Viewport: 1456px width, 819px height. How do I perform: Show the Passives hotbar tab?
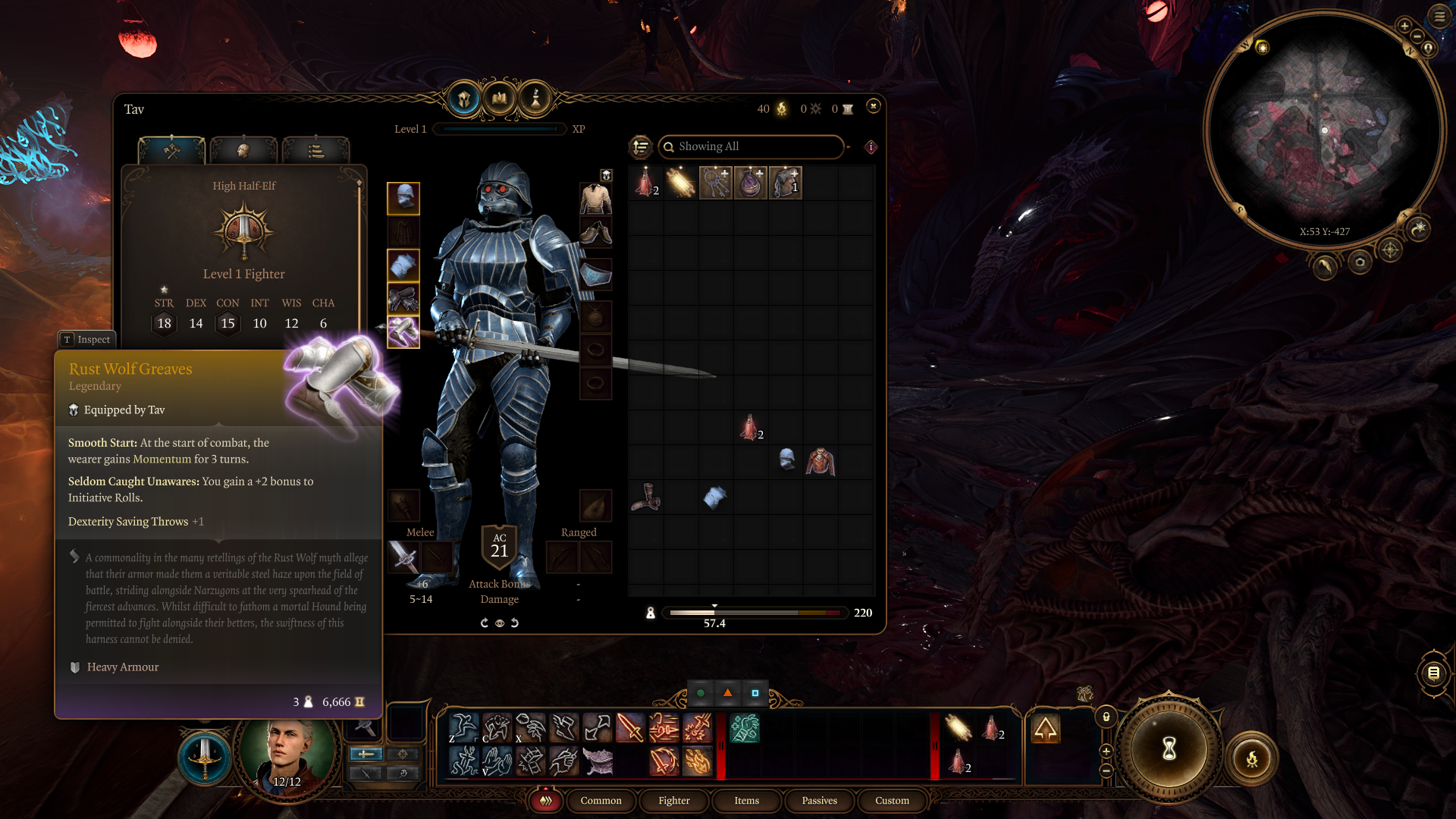tap(819, 800)
